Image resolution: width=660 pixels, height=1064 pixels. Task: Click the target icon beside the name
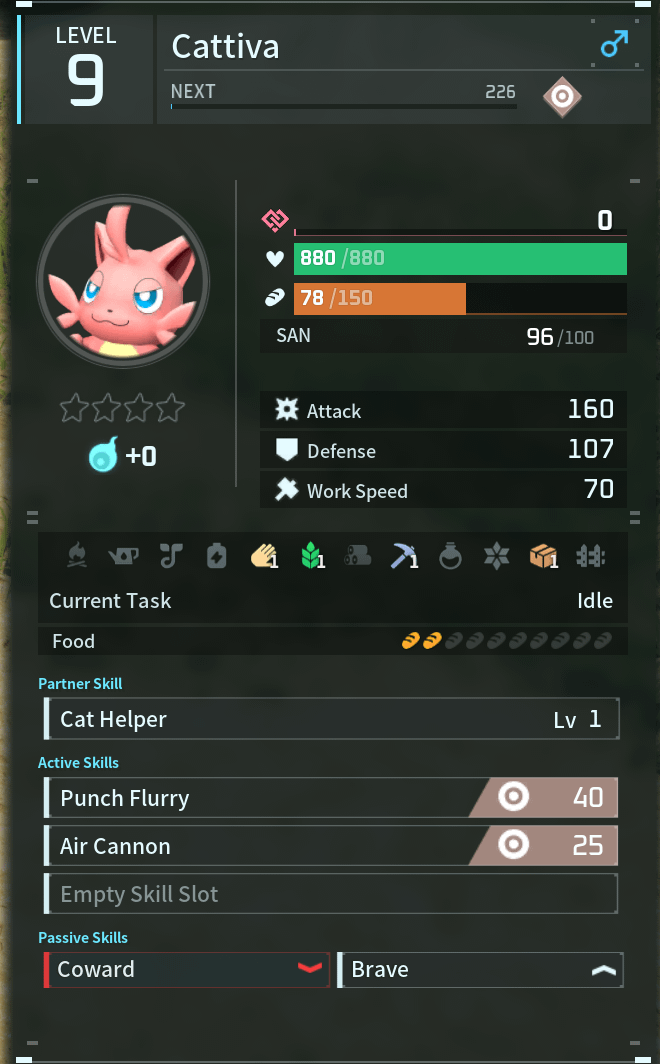pyautogui.click(x=562, y=97)
